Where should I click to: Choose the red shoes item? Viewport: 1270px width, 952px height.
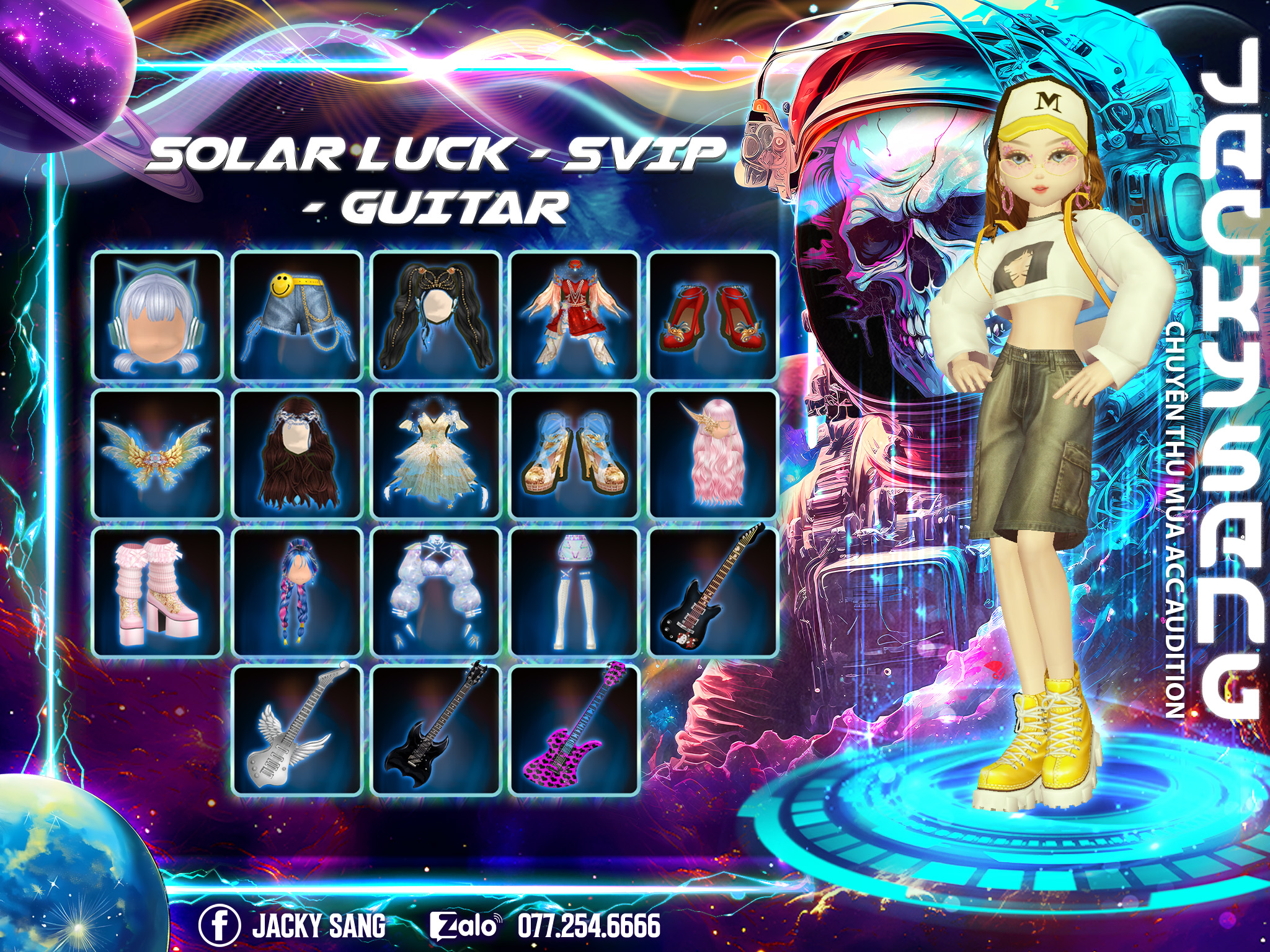(714, 316)
